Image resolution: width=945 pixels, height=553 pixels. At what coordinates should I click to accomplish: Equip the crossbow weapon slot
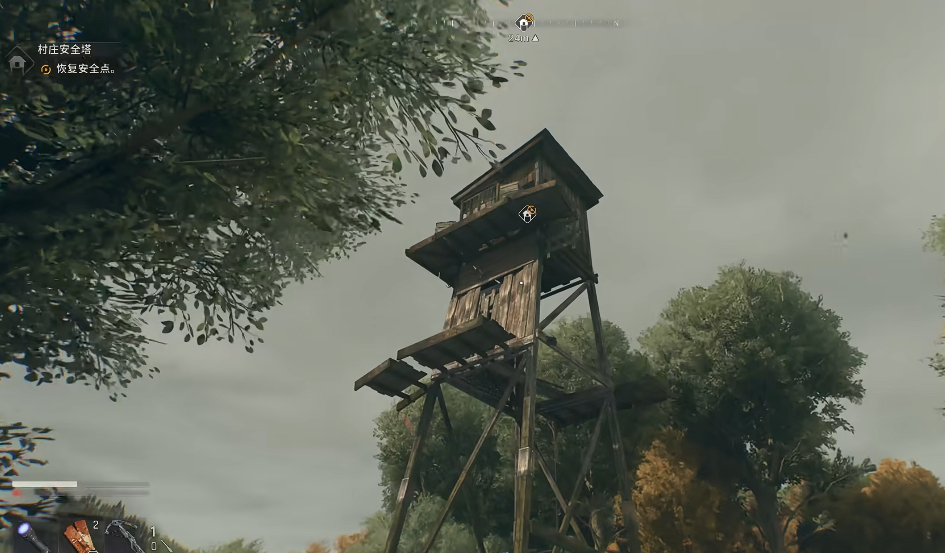coord(123,535)
